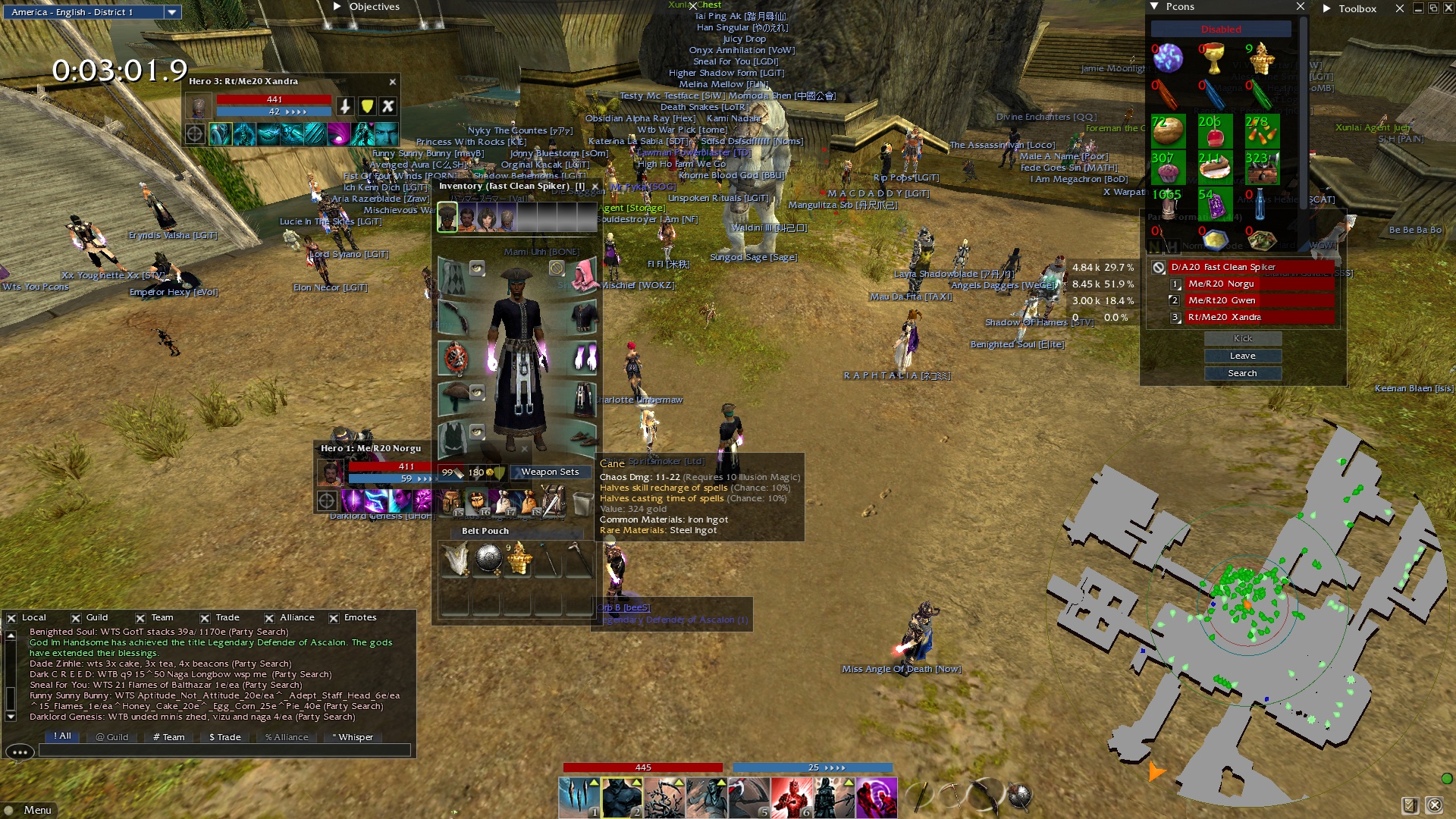Open the Weapon Sets panel

point(550,472)
